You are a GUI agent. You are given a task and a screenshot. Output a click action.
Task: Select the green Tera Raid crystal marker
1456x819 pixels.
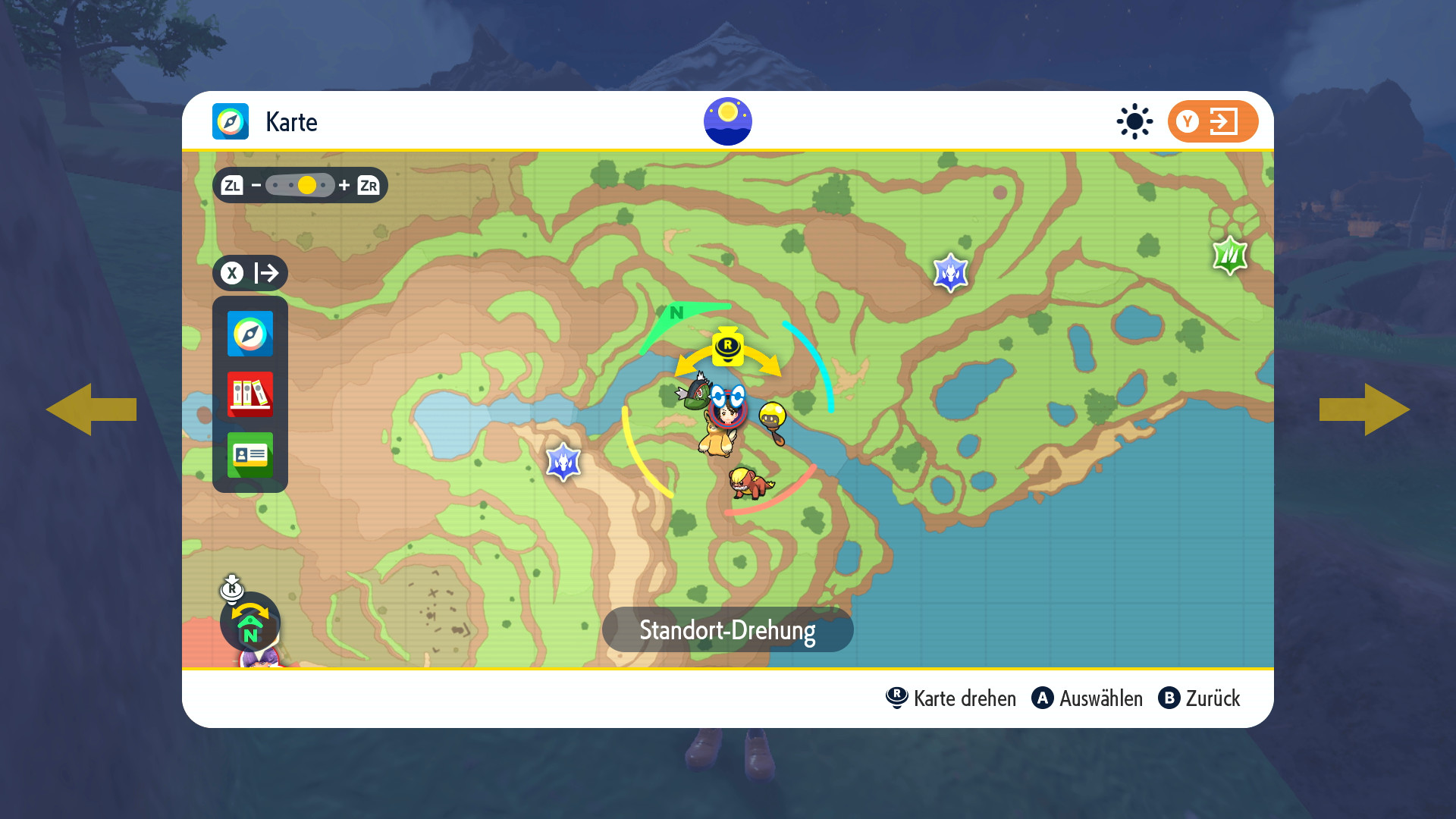coord(1229,256)
